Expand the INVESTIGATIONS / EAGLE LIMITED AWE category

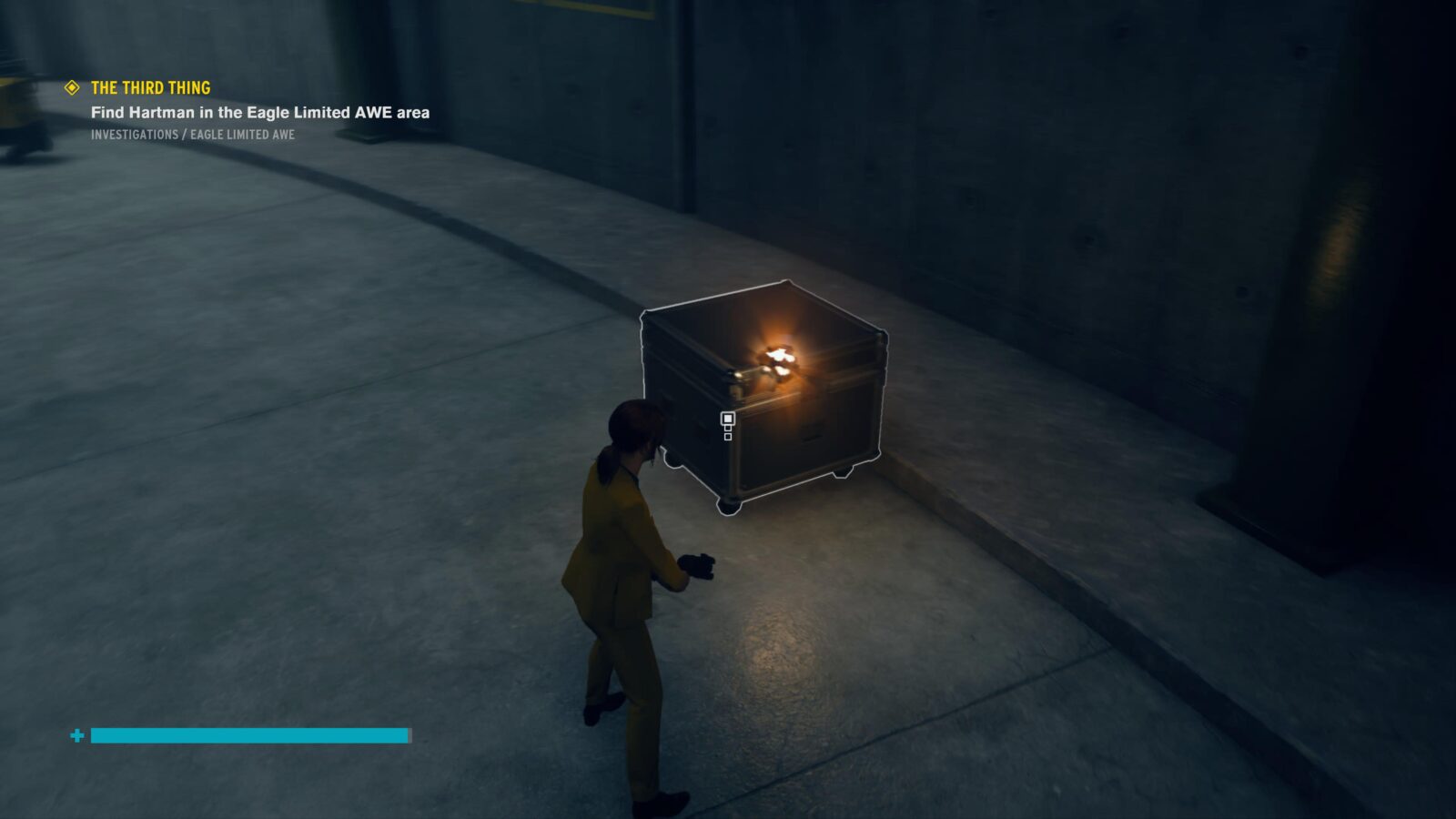pos(193,135)
